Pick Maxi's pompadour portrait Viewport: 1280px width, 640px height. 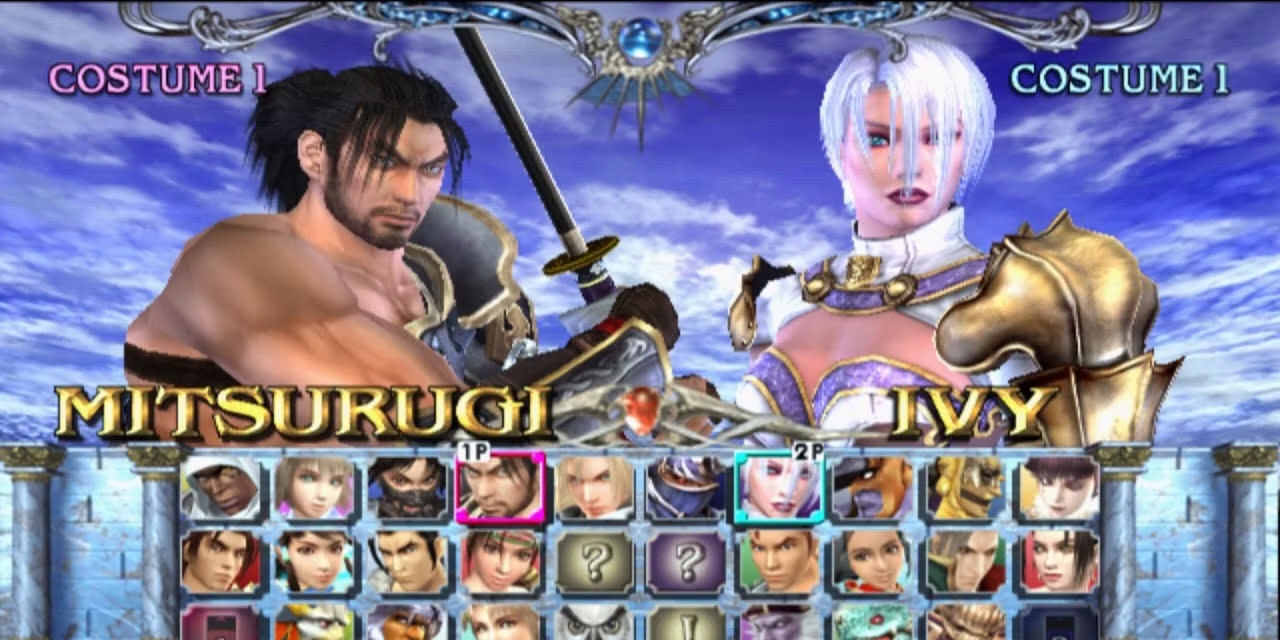tap(407, 562)
